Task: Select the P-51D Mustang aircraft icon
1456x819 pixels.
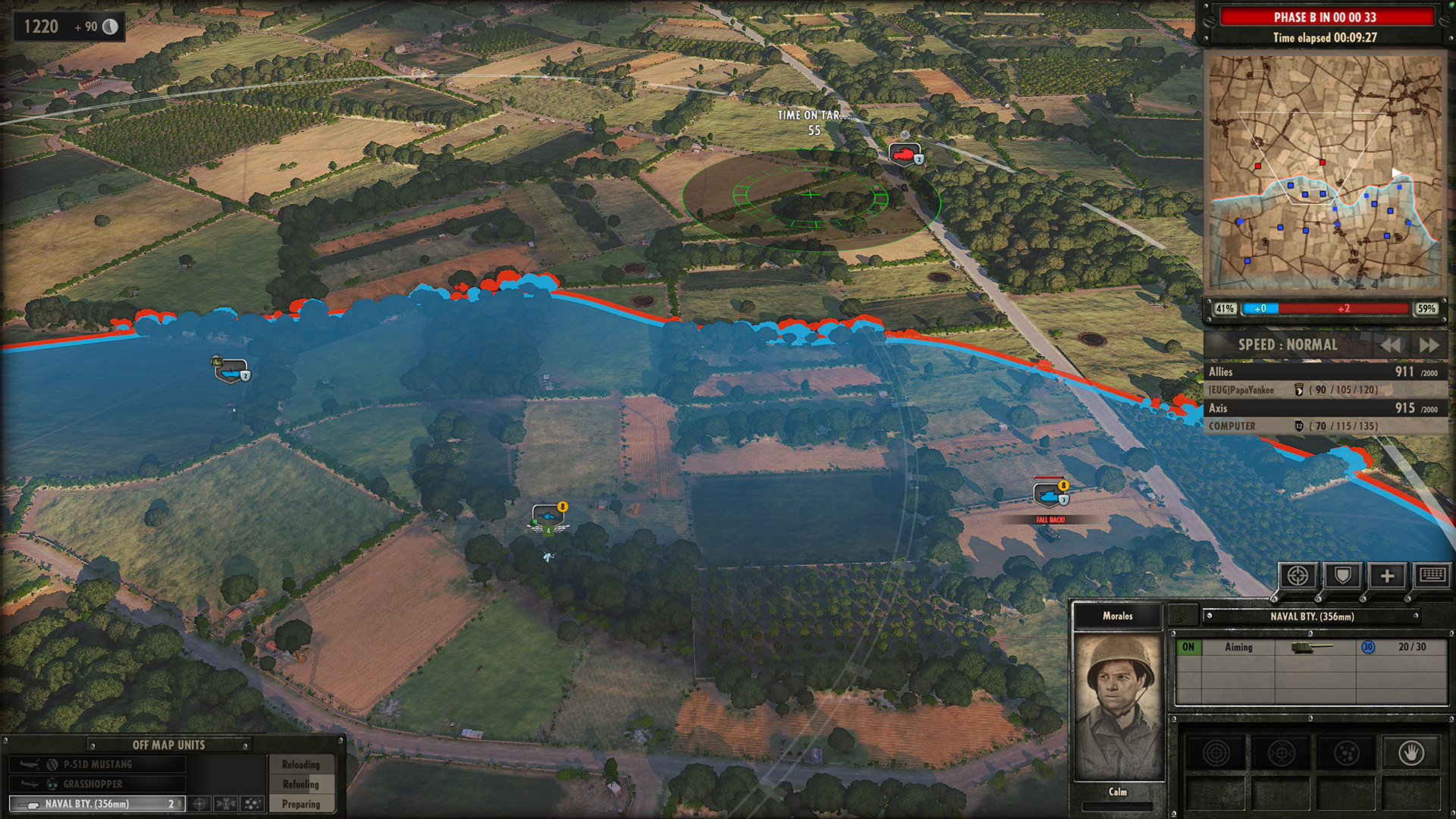Action: [30, 764]
